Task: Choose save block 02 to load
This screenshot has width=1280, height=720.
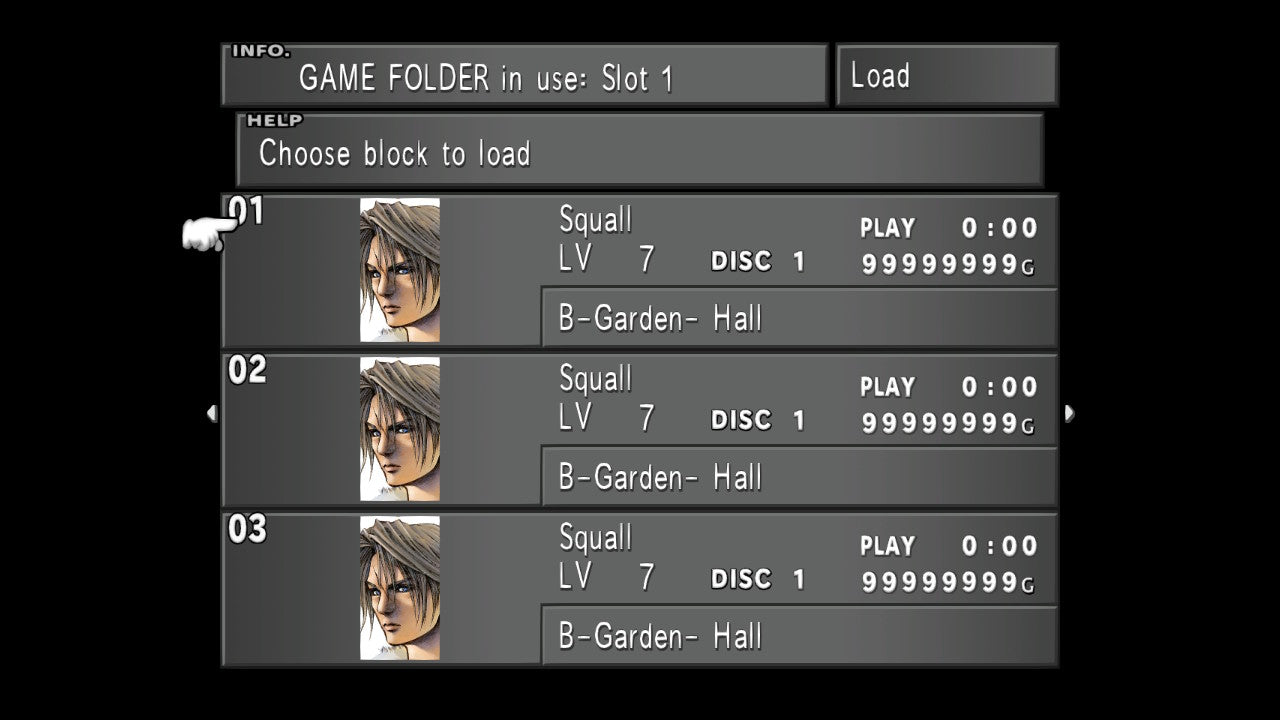Action: (x=639, y=430)
